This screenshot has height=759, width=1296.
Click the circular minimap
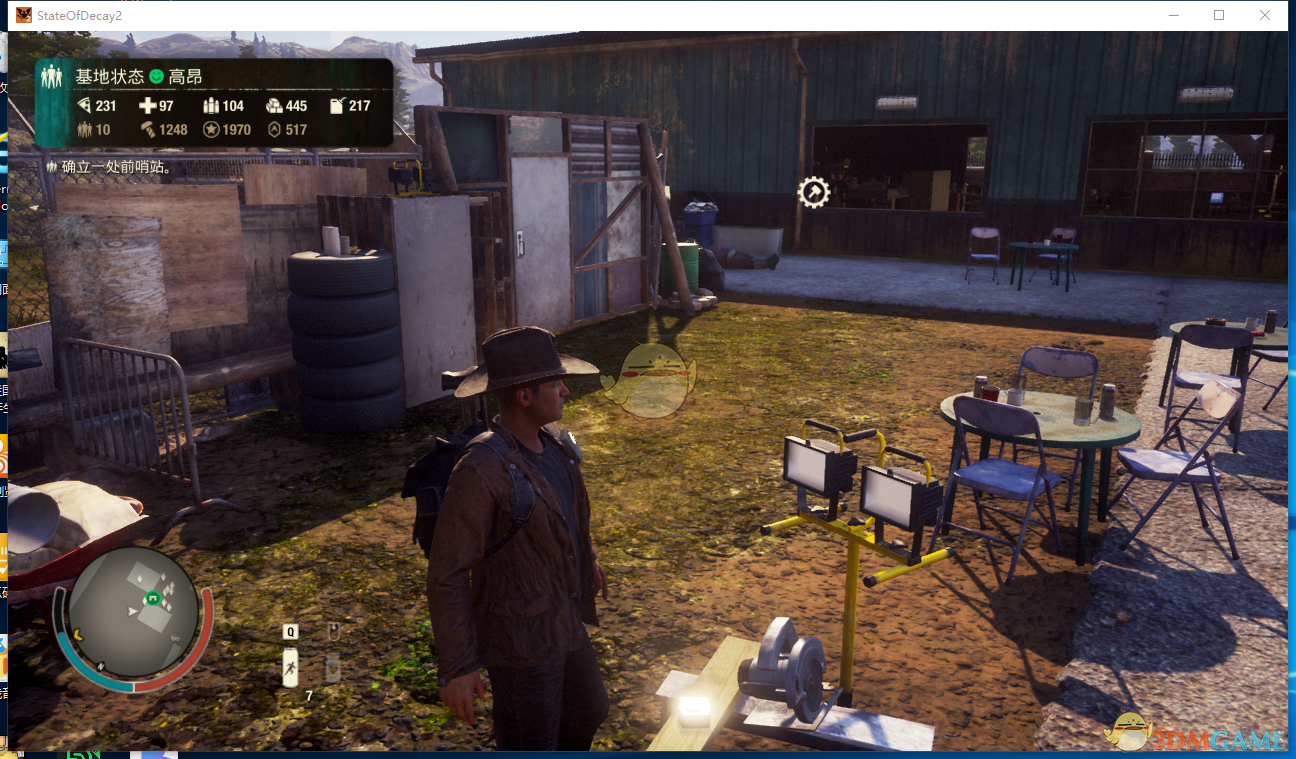[x=133, y=614]
